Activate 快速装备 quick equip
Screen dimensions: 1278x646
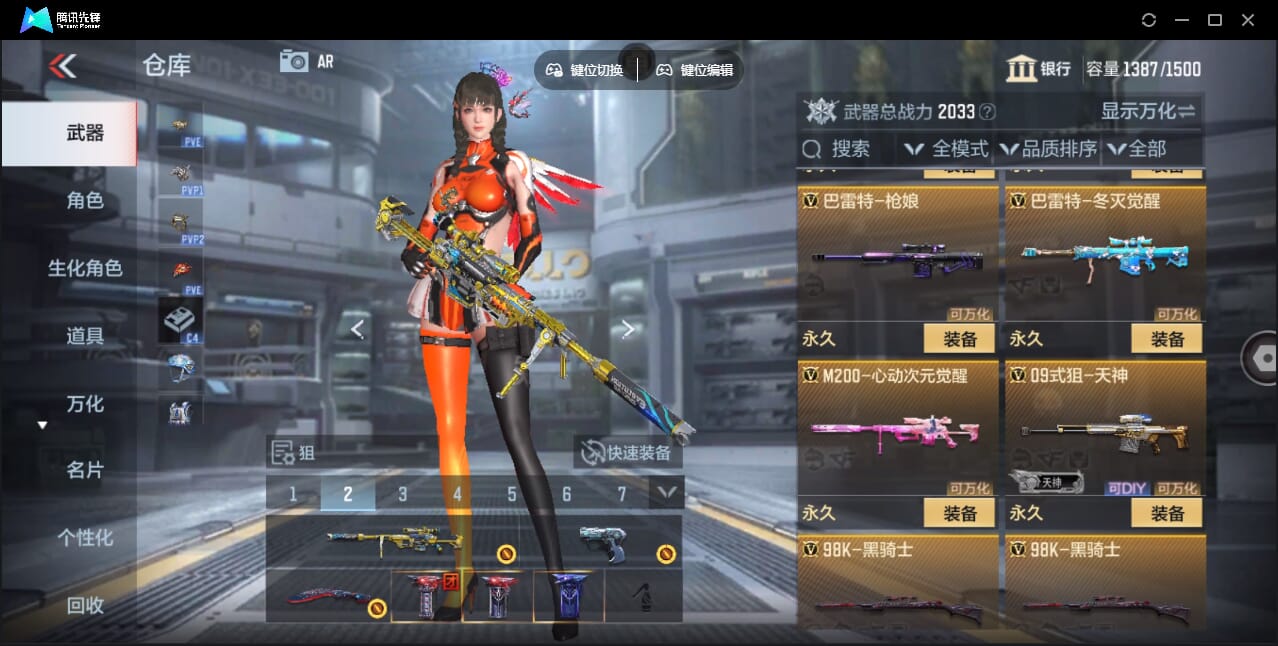[x=628, y=453]
